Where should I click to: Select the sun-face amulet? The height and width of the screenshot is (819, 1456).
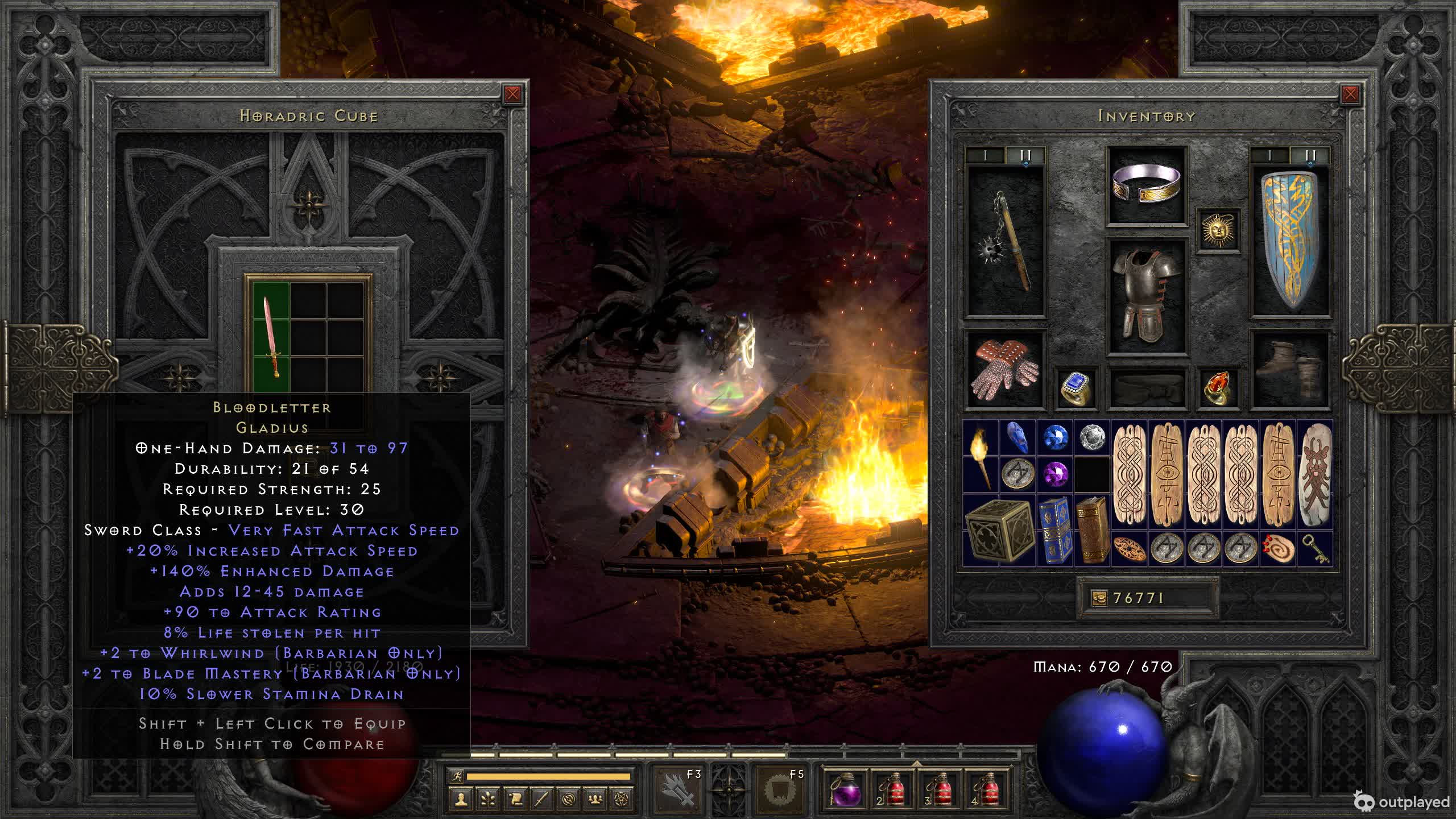(x=1218, y=230)
